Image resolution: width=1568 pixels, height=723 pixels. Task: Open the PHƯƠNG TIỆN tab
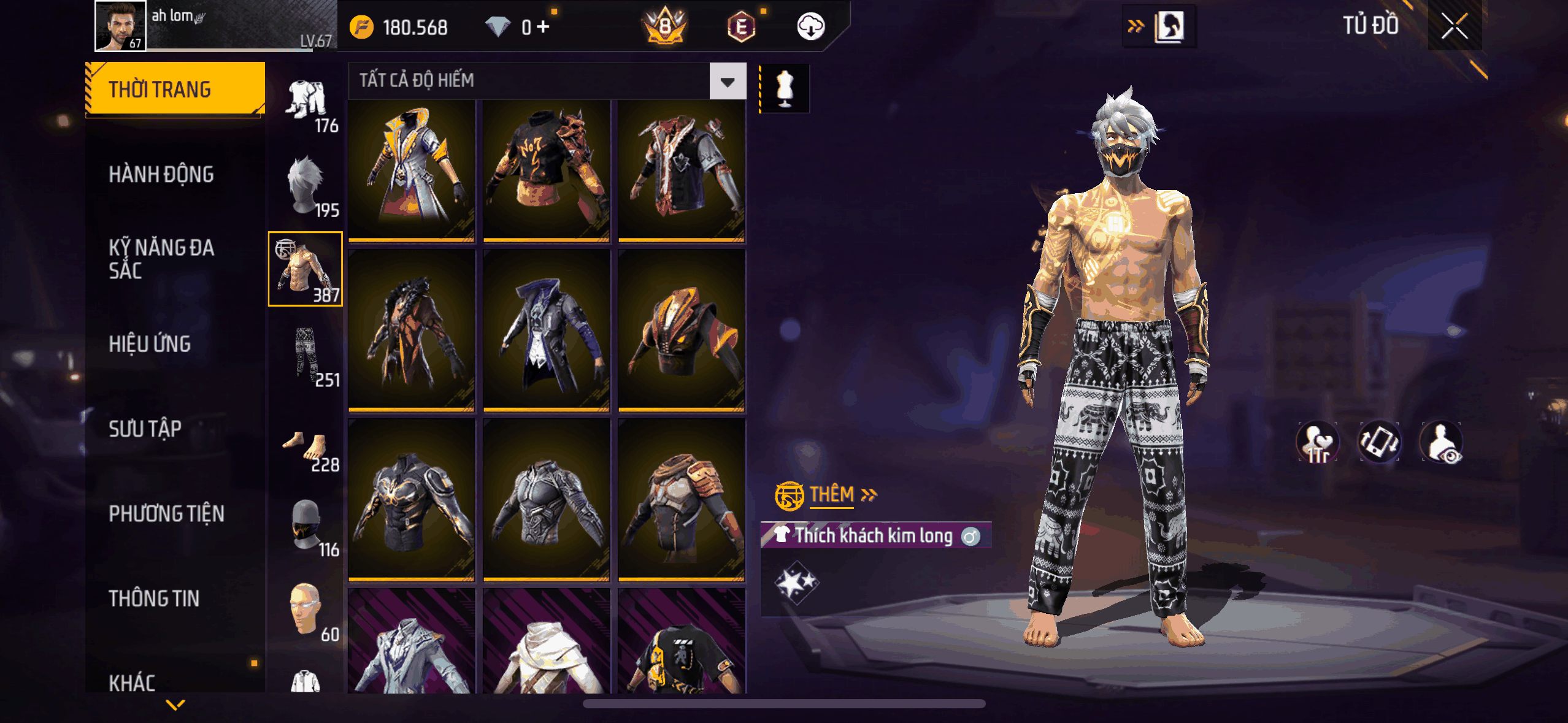click(x=166, y=514)
